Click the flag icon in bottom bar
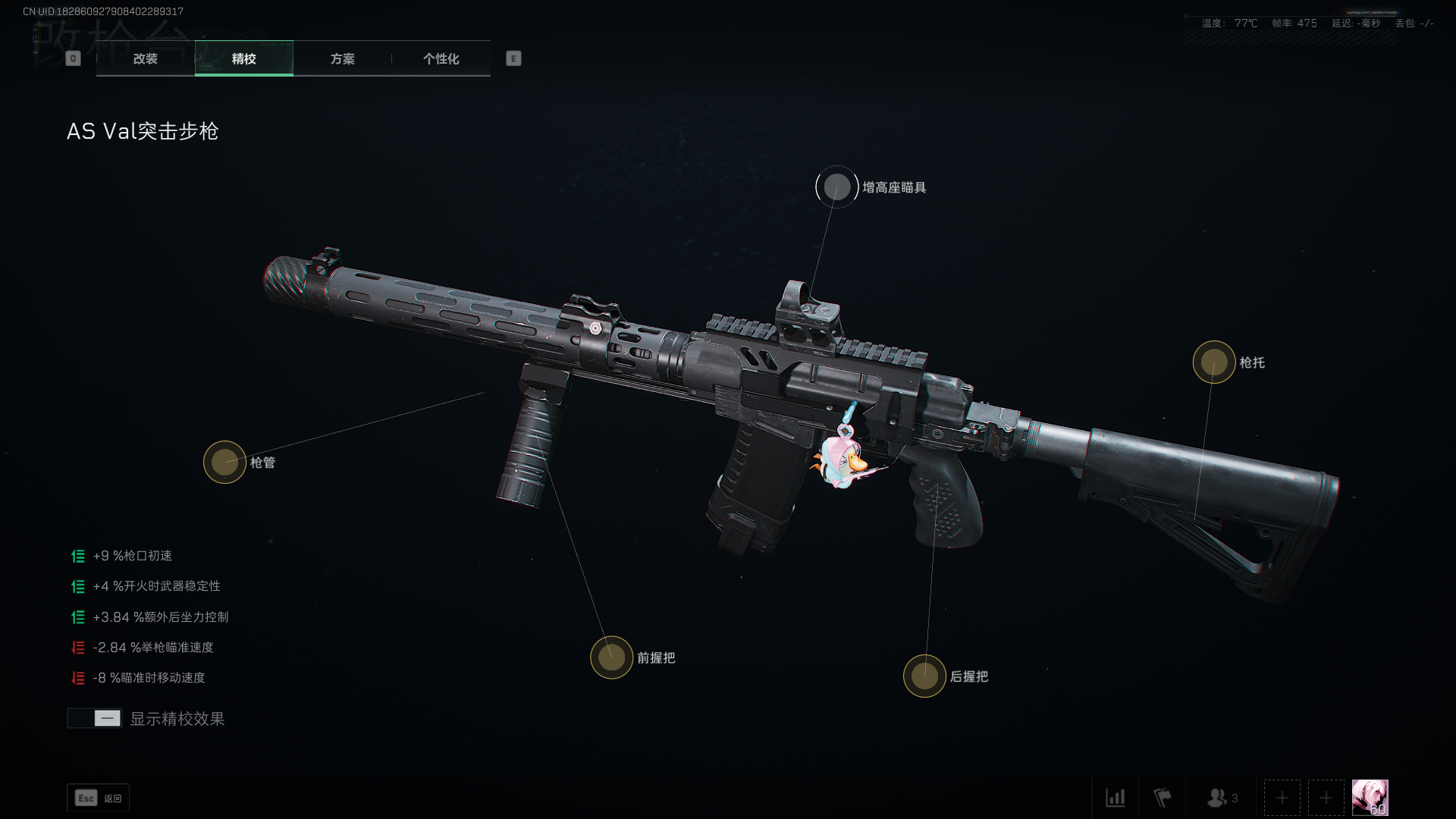The height and width of the screenshot is (819, 1456). point(1162,798)
